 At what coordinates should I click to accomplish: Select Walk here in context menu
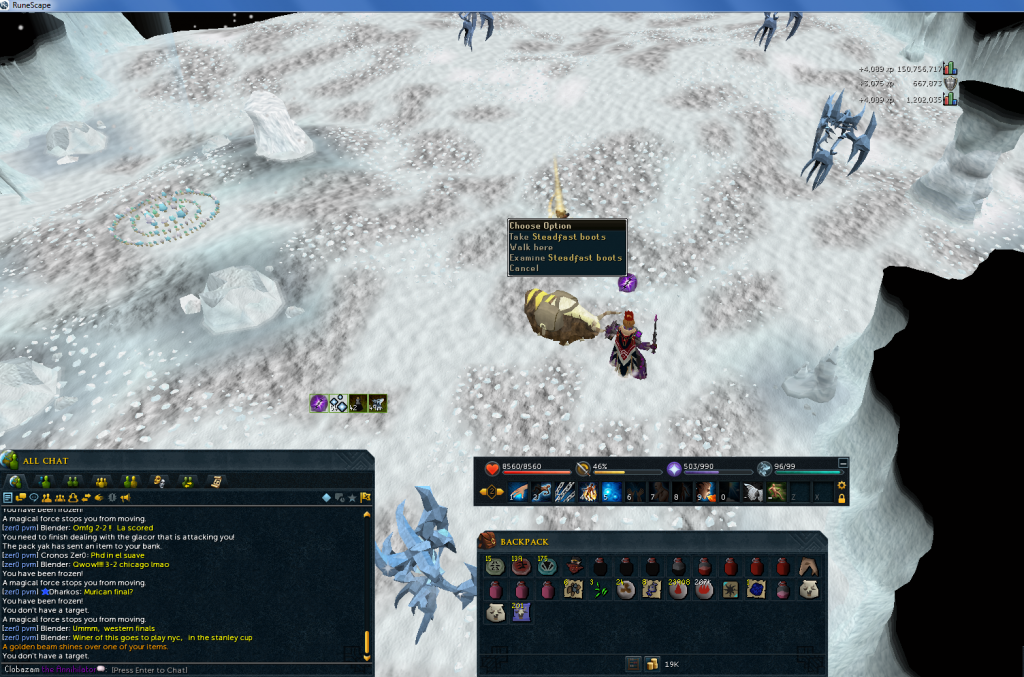531,247
